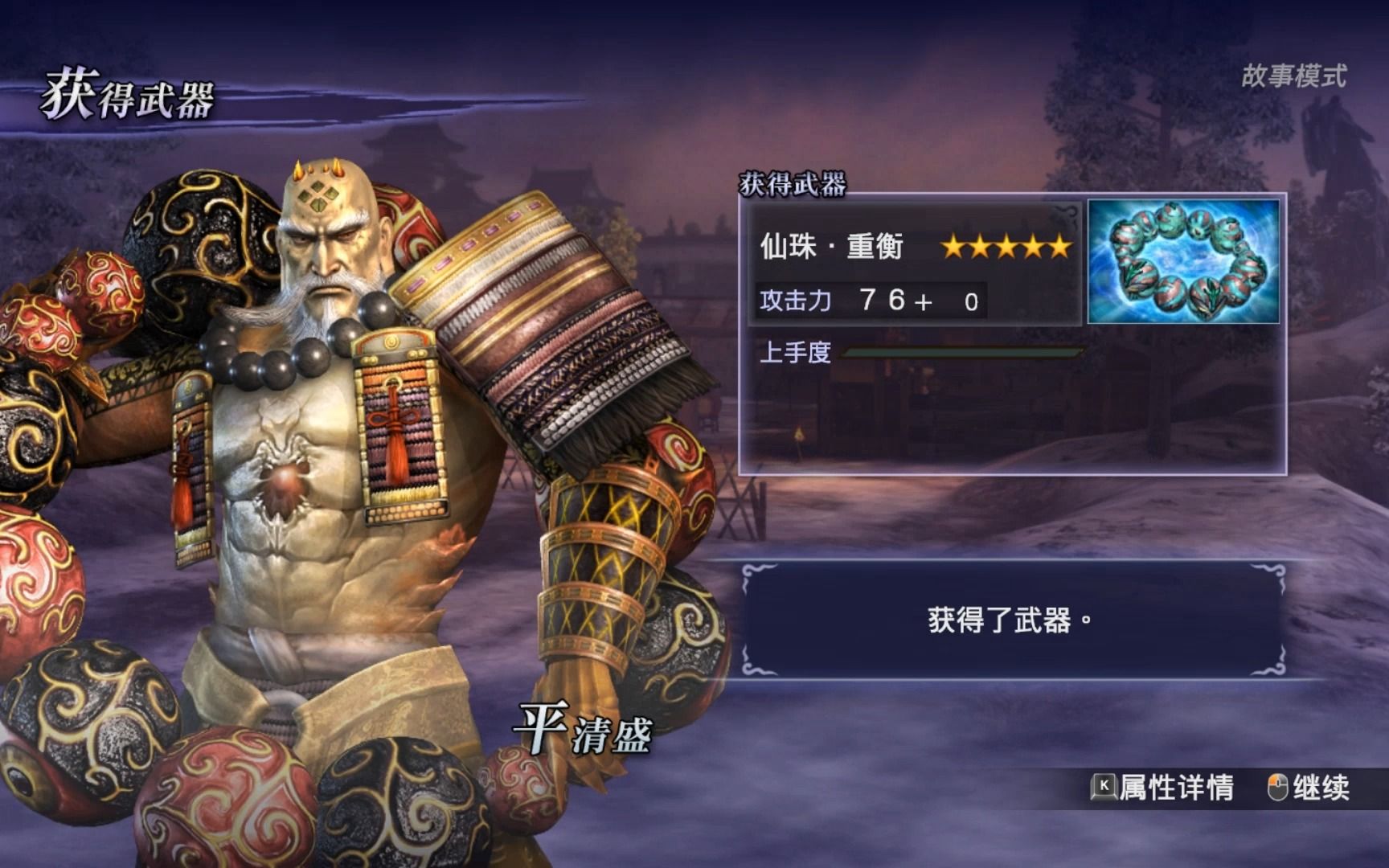The width and height of the screenshot is (1389, 868).
Task: Click the 仙珠·重衡 weapon name row
Action: [913, 246]
